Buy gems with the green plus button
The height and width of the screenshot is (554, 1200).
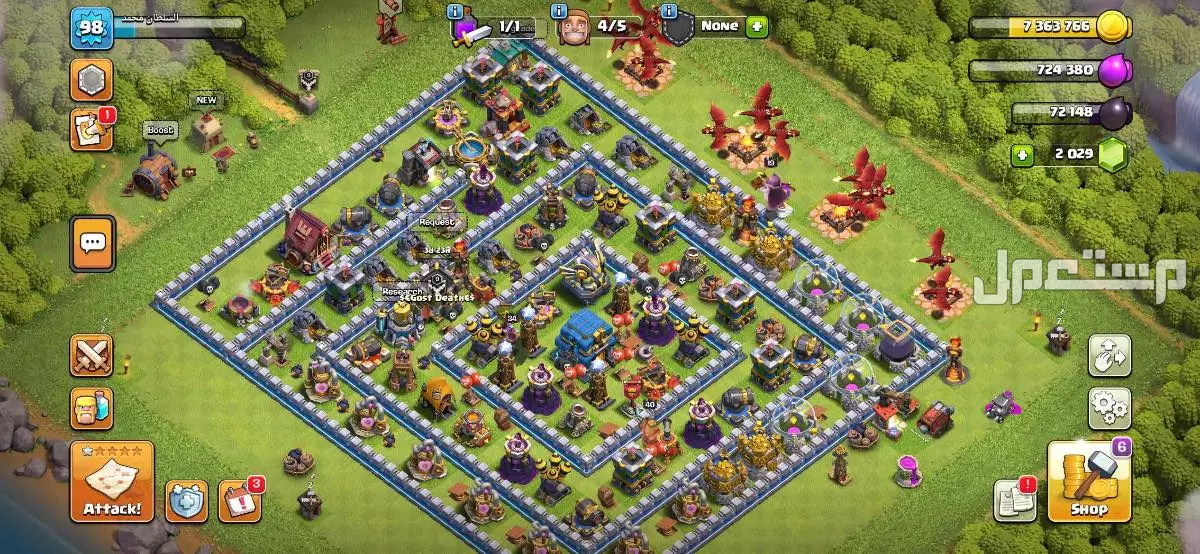click(x=1021, y=155)
